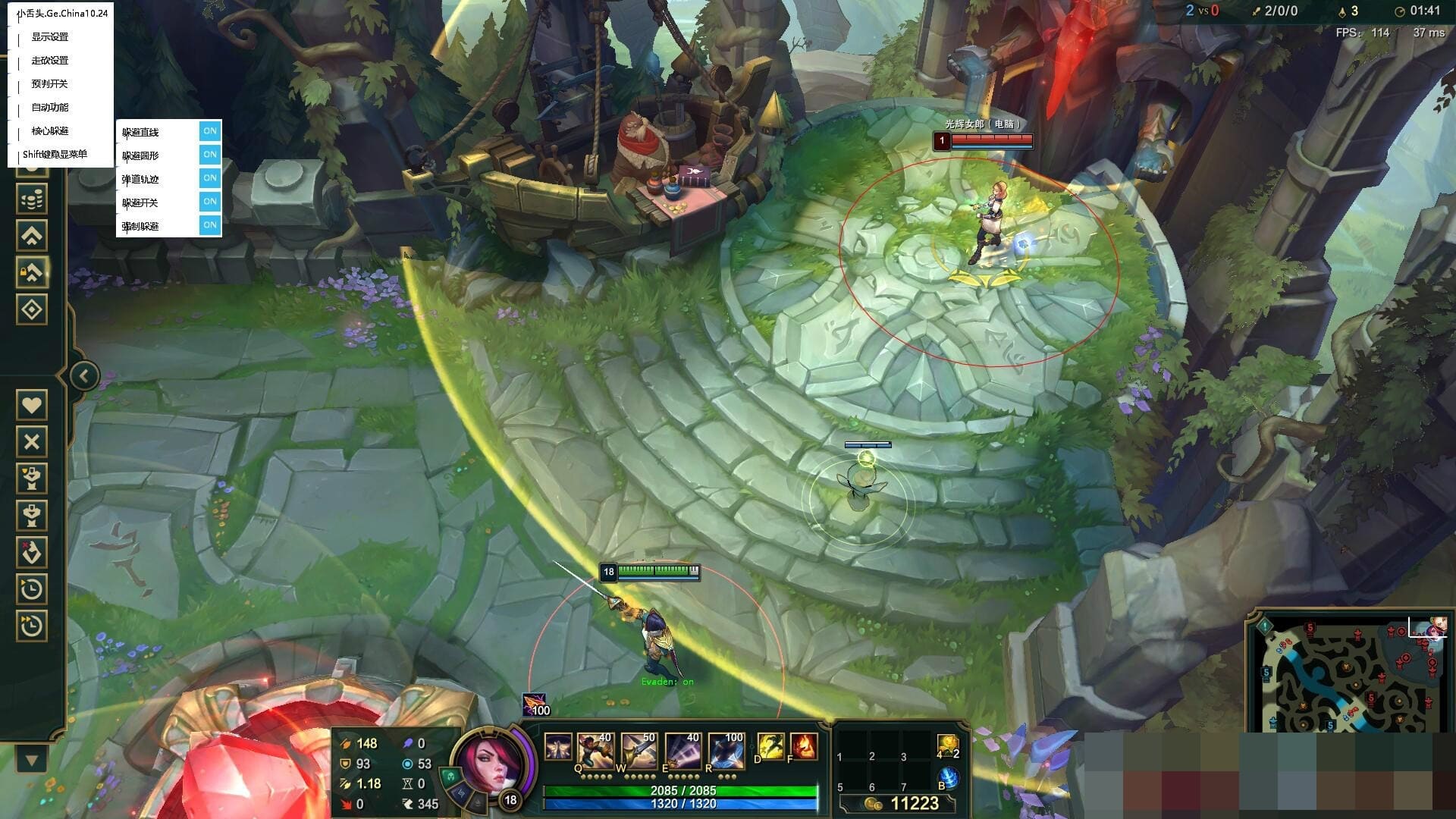Toggle the 强制躲避 ON switch
The image size is (1456, 819).
pyautogui.click(x=210, y=225)
